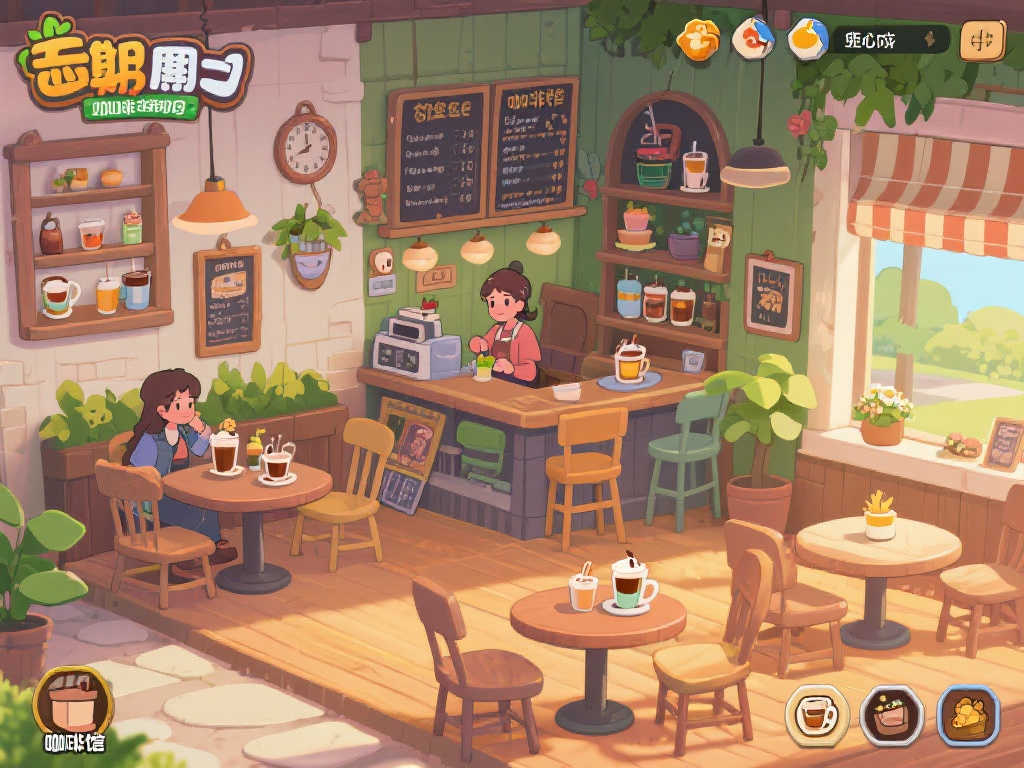Open the dark text bar with gold diamond
Viewport: 1024px width, 768px height.
[890, 40]
